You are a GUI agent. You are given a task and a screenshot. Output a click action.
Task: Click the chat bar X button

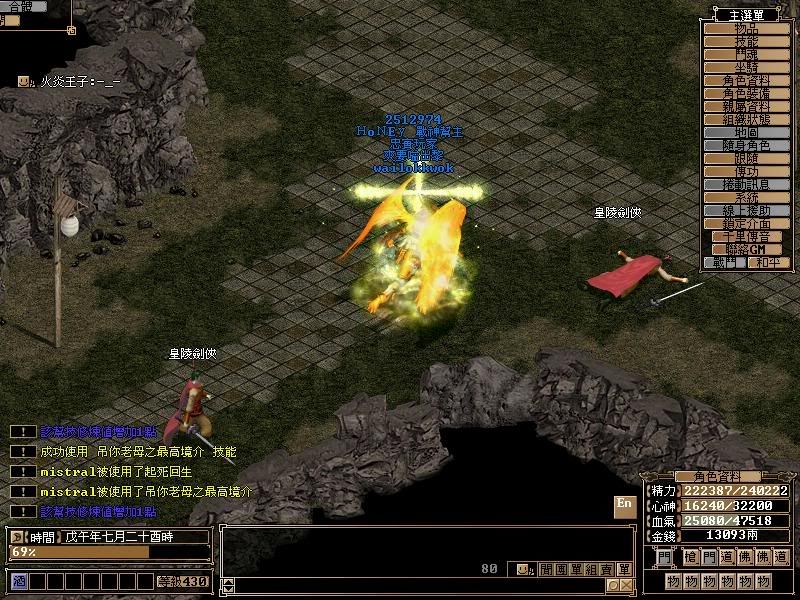(626, 585)
